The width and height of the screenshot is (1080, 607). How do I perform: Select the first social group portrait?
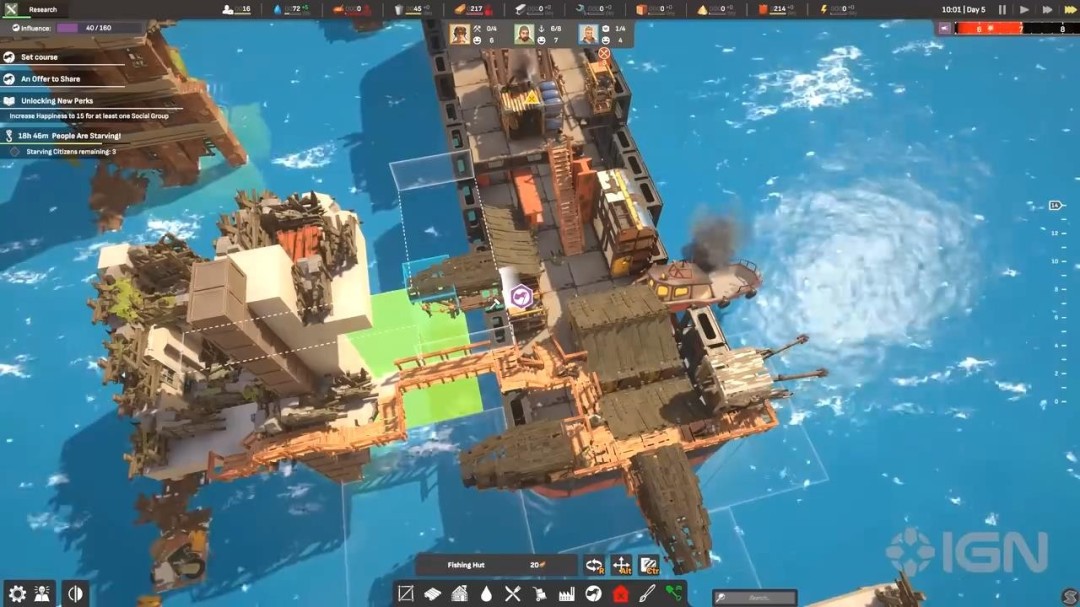tap(460, 35)
